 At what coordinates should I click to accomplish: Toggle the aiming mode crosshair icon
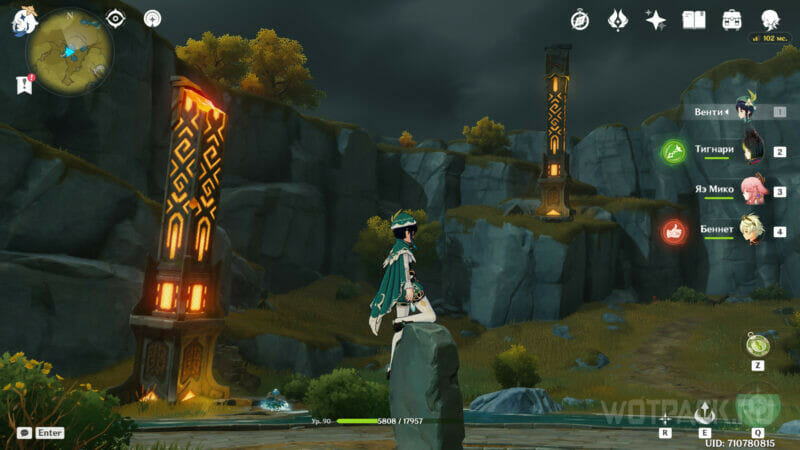pyautogui.click(x=665, y=418)
